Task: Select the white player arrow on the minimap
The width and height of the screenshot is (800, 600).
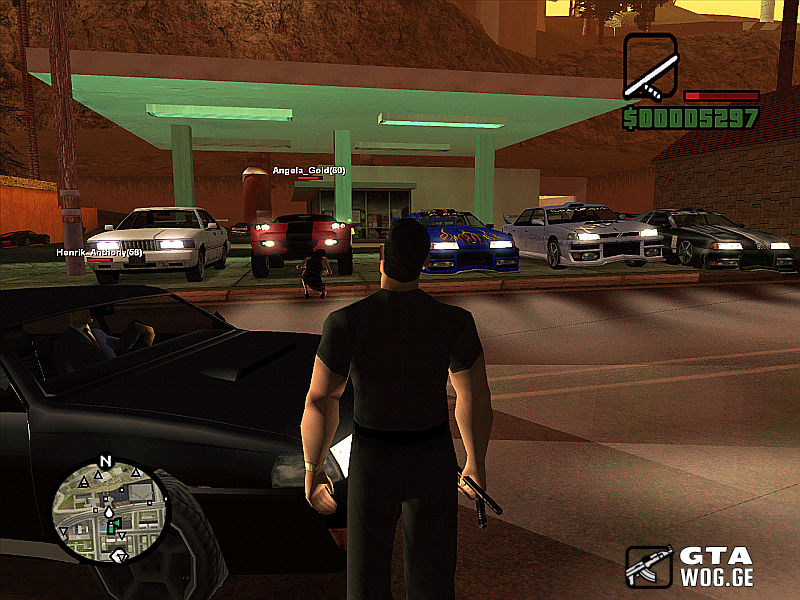Action: coord(109,512)
